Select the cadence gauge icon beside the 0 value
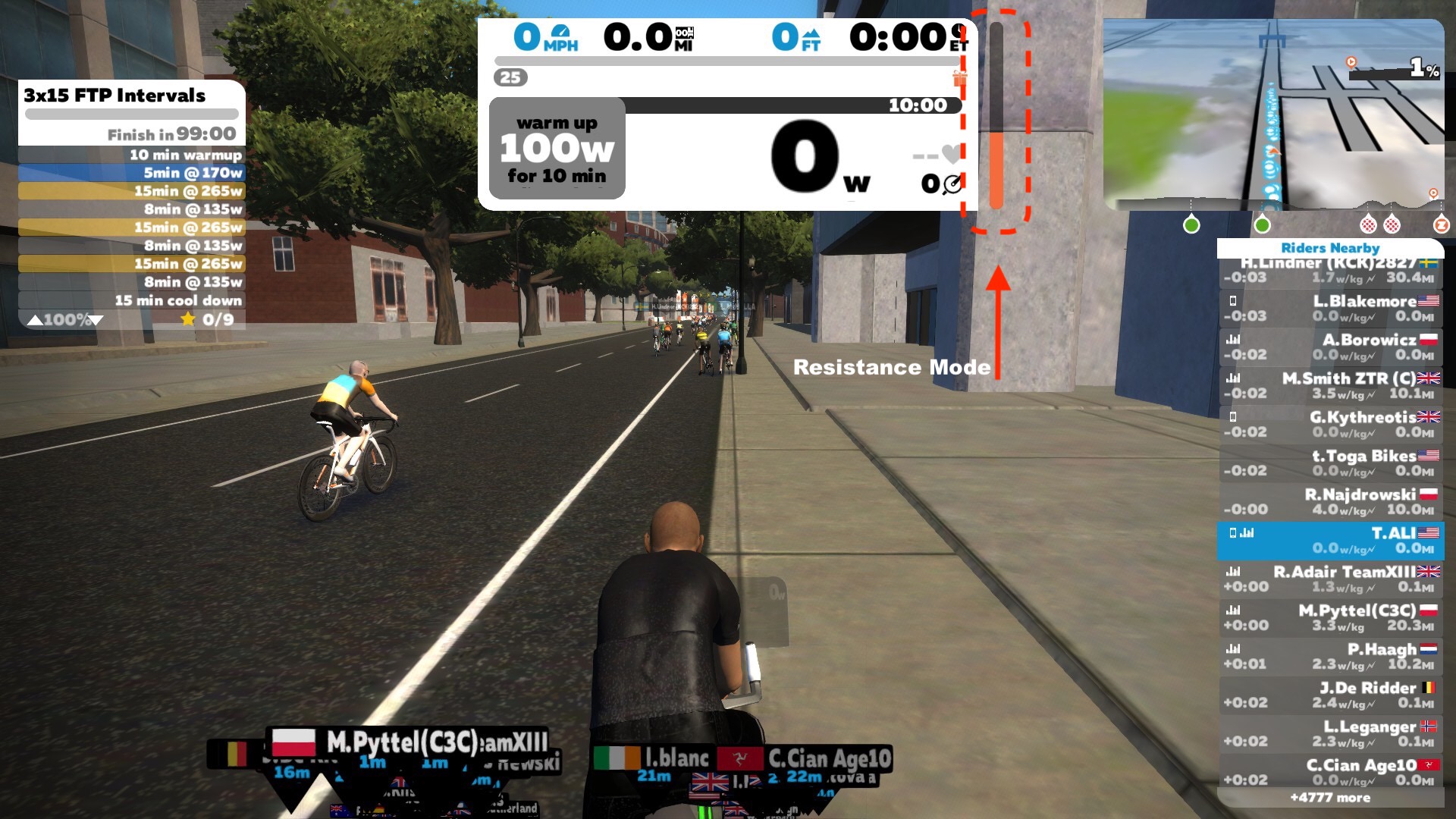1456x819 pixels. click(x=952, y=183)
